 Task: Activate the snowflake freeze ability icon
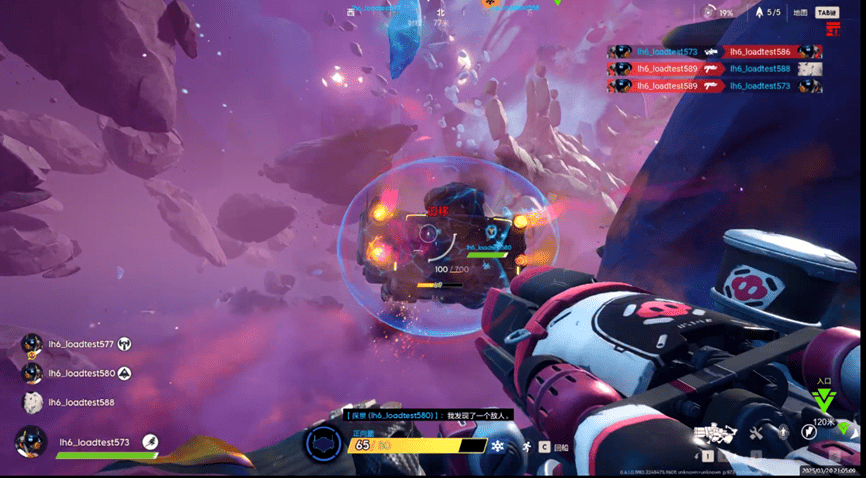tap(496, 445)
